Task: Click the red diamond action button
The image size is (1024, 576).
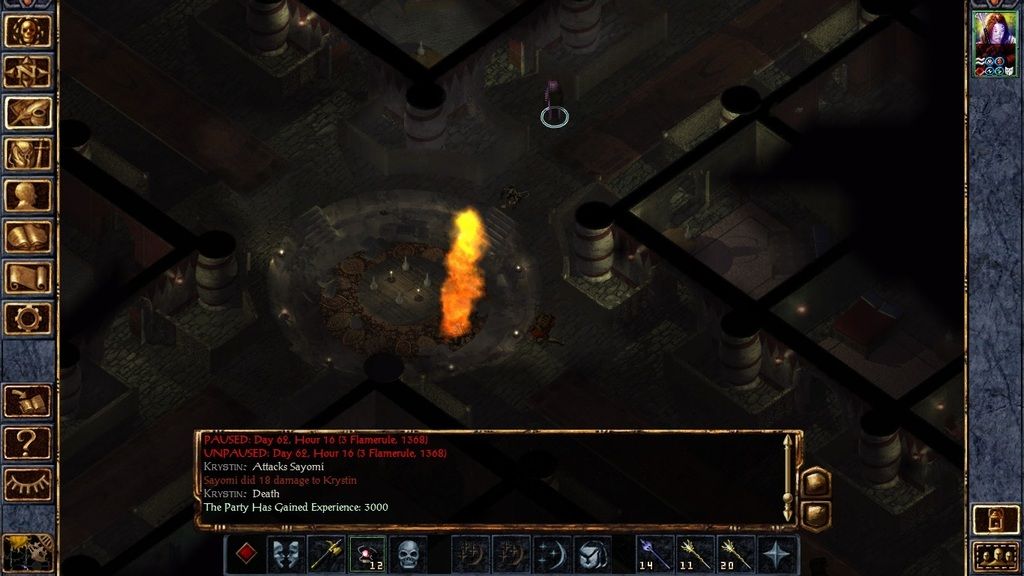Action: [245, 554]
